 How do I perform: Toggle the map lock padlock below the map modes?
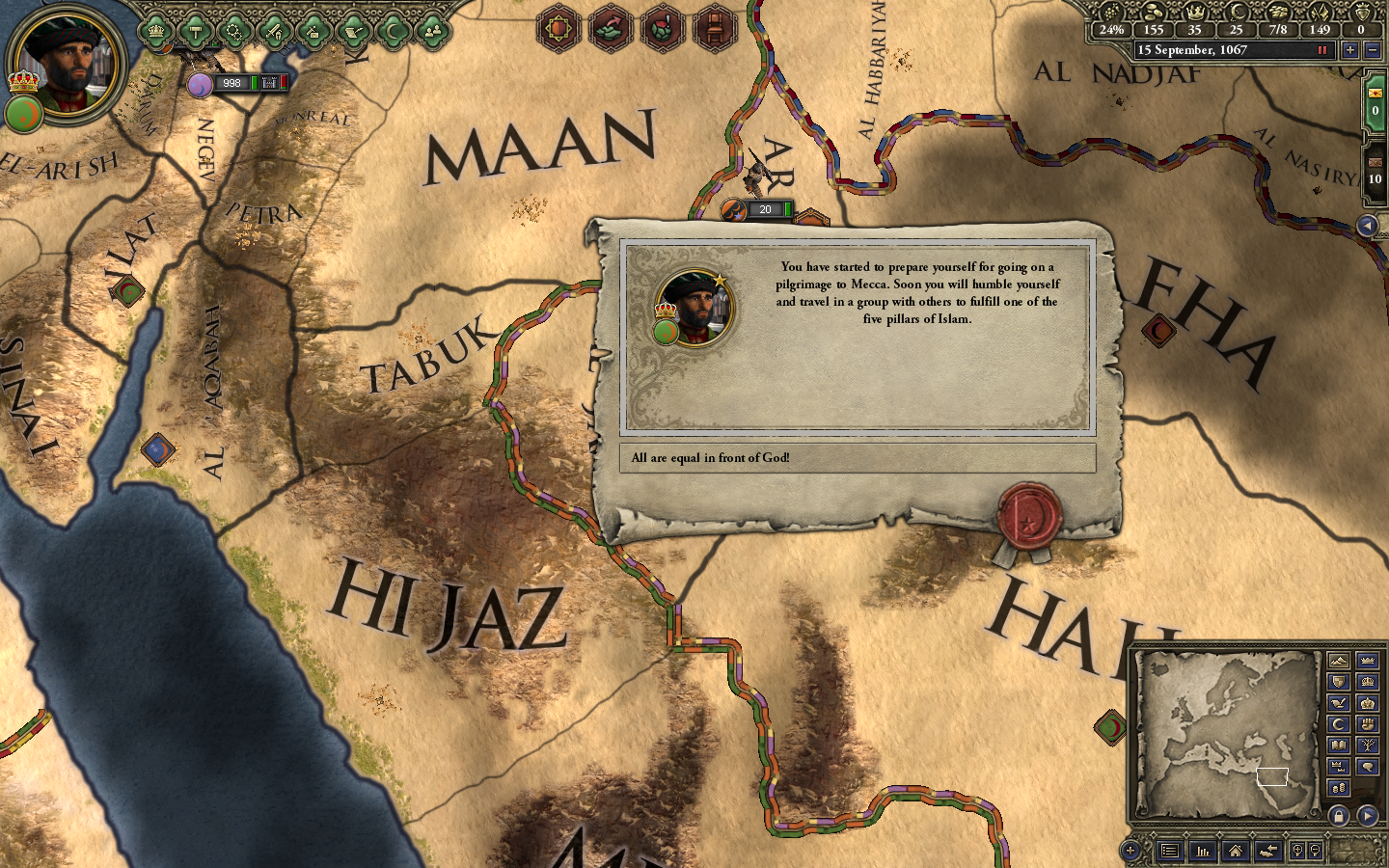pyautogui.click(x=1340, y=814)
